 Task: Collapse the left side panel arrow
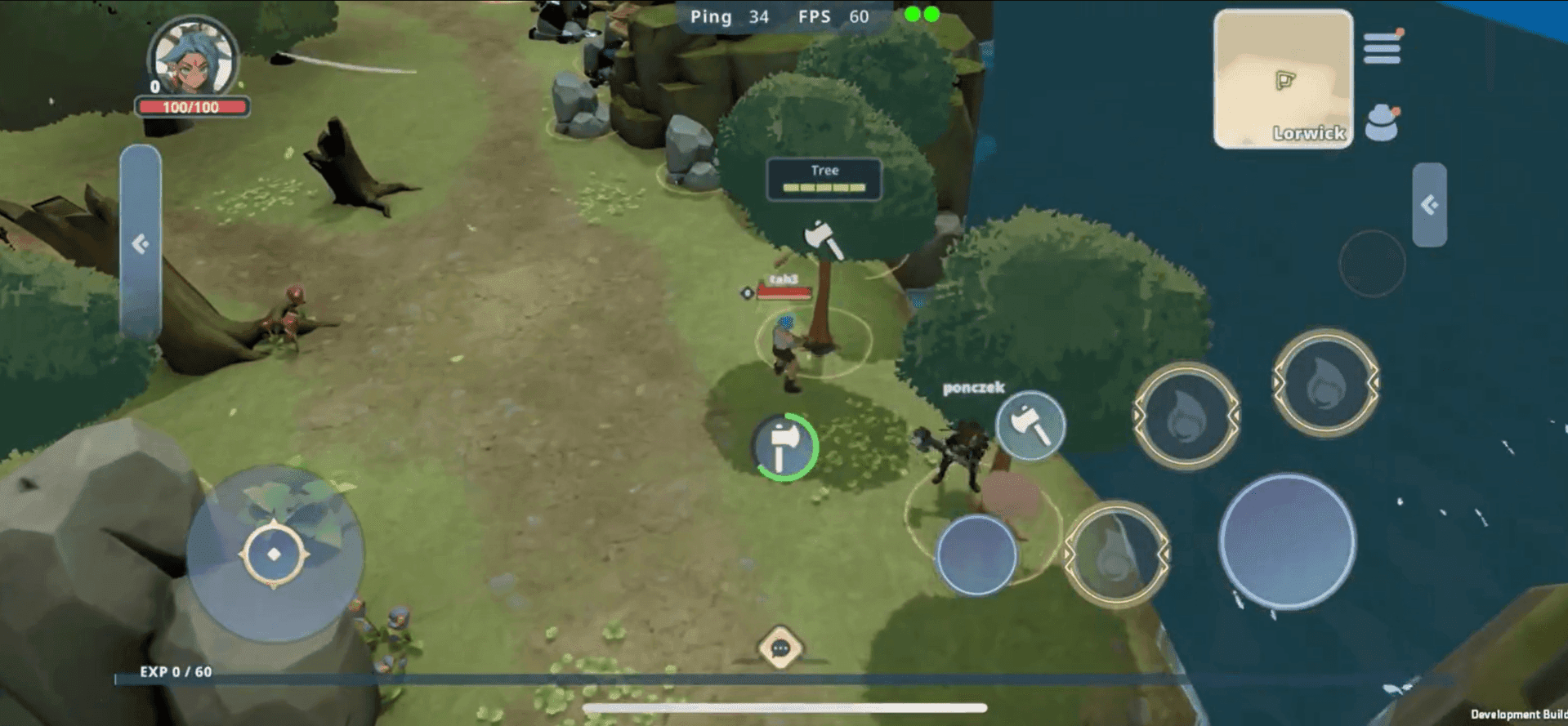point(141,240)
